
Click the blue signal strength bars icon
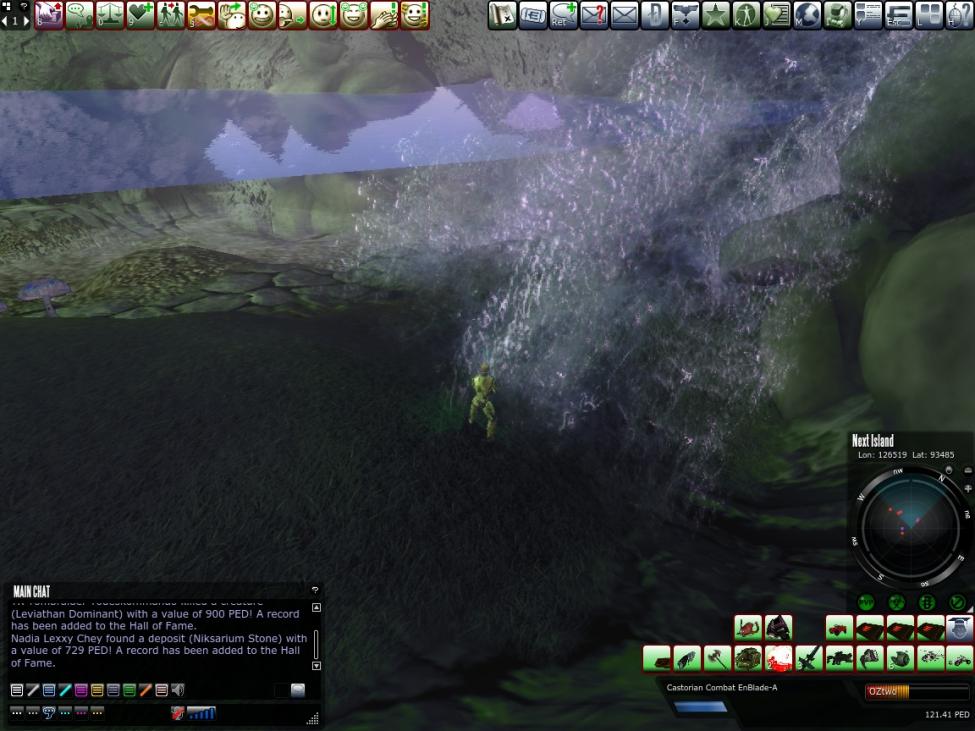(x=201, y=713)
